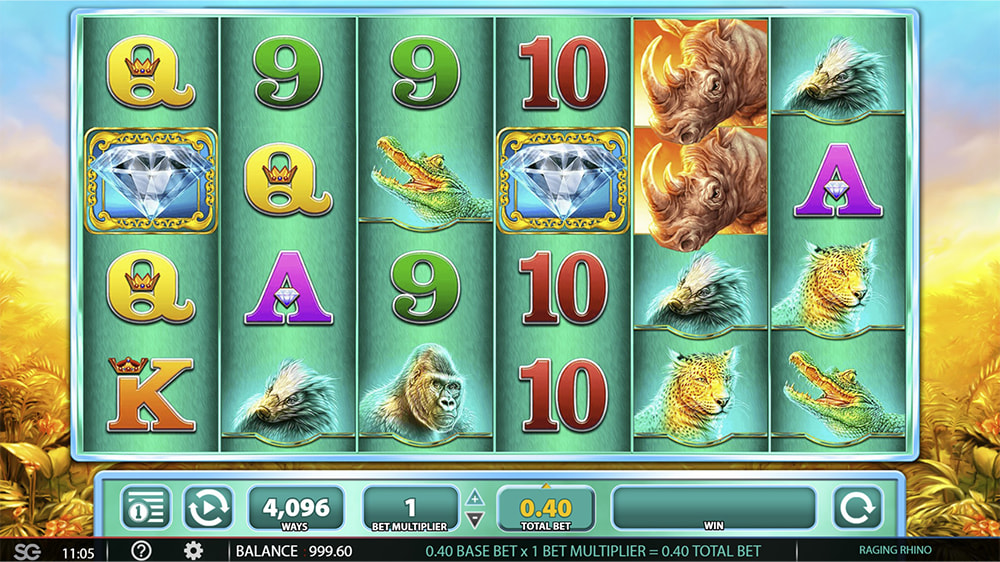
Task: Select the Total Bet 0.40 display
Action: tap(545, 508)
